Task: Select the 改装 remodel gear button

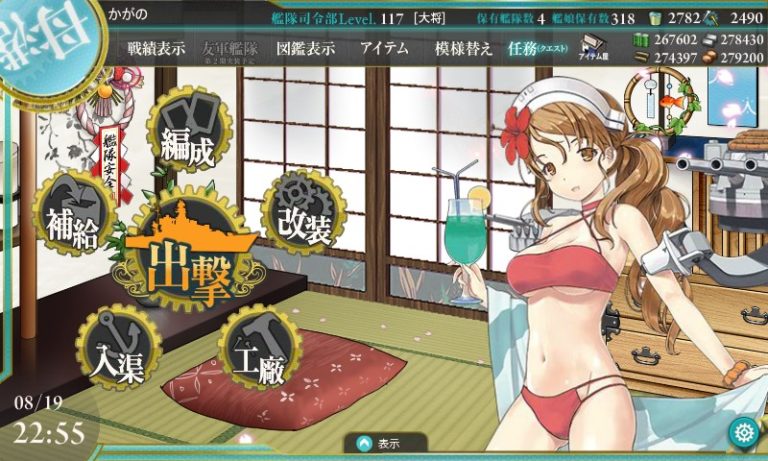Action: [x=305, y=218]
